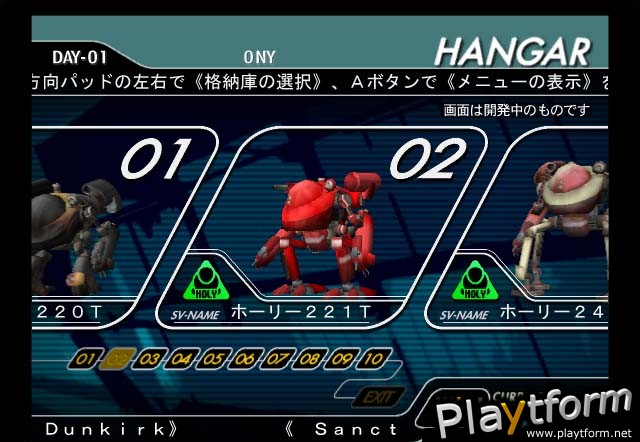Image resolution: width=640 pixels, height=442 pixels.
Task: Switch to hangar slot 03
Action: (151, 357)
